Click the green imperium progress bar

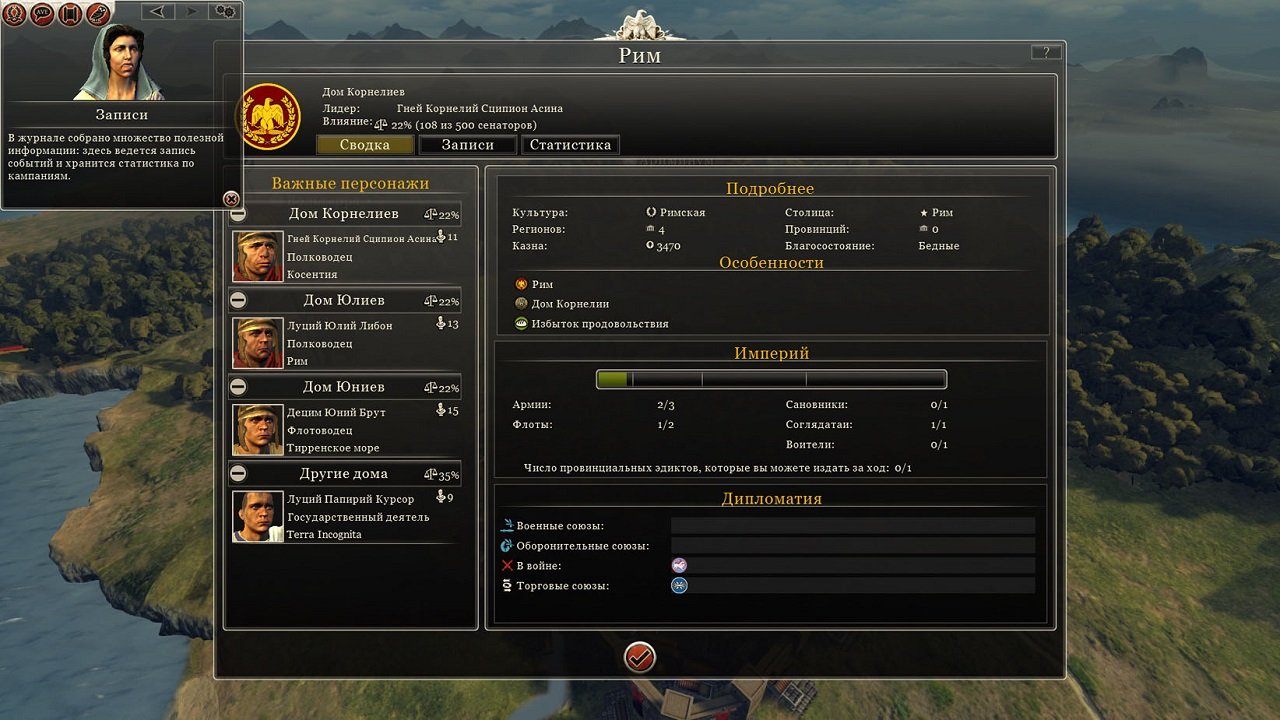click(x=614, y=379)
